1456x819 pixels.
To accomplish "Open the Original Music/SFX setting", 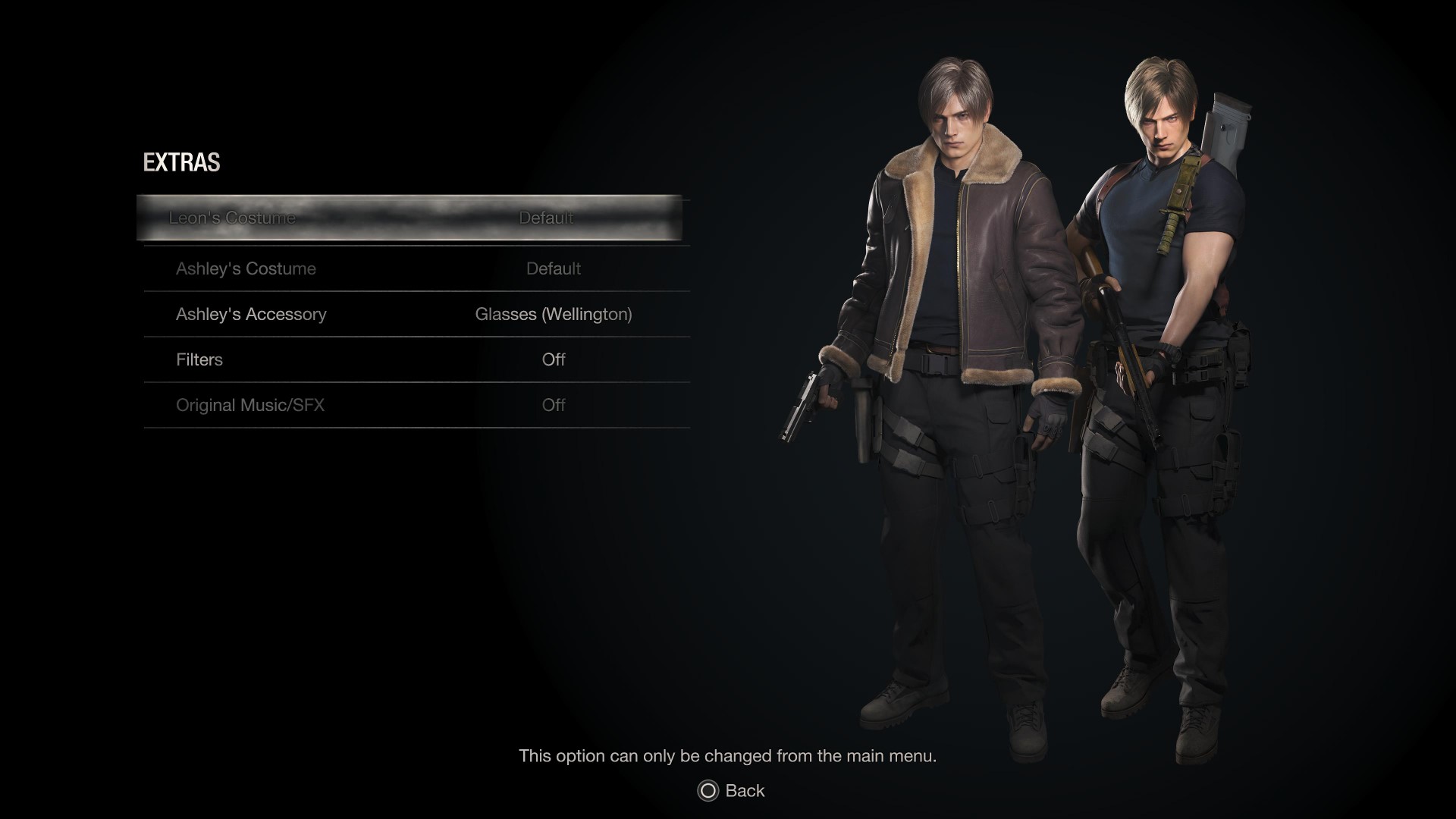I will pyautogui.click(x=250, y=405).
